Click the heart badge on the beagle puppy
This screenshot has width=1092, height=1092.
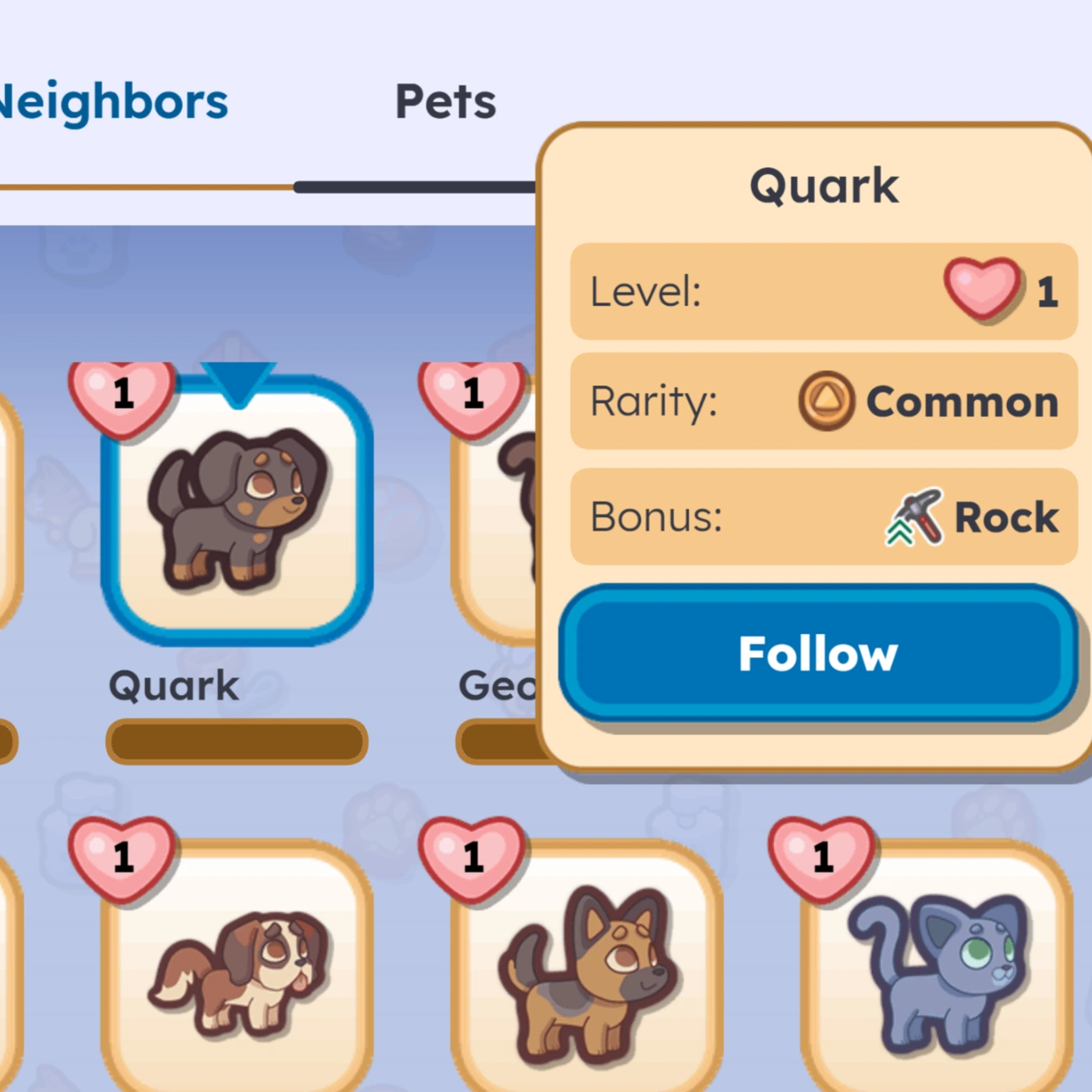coord(123,858)
